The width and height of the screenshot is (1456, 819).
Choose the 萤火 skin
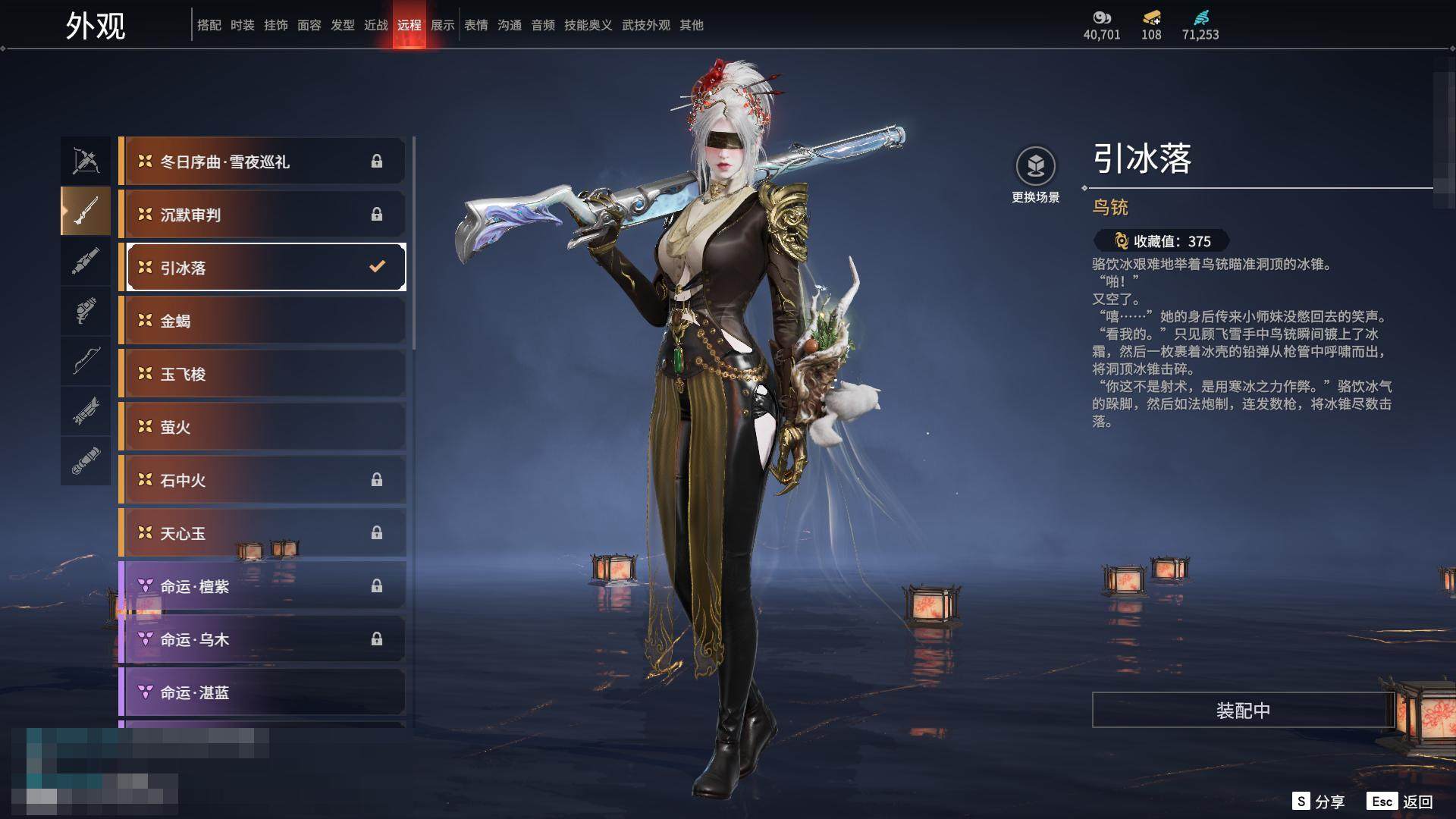[x=262, y=427]
